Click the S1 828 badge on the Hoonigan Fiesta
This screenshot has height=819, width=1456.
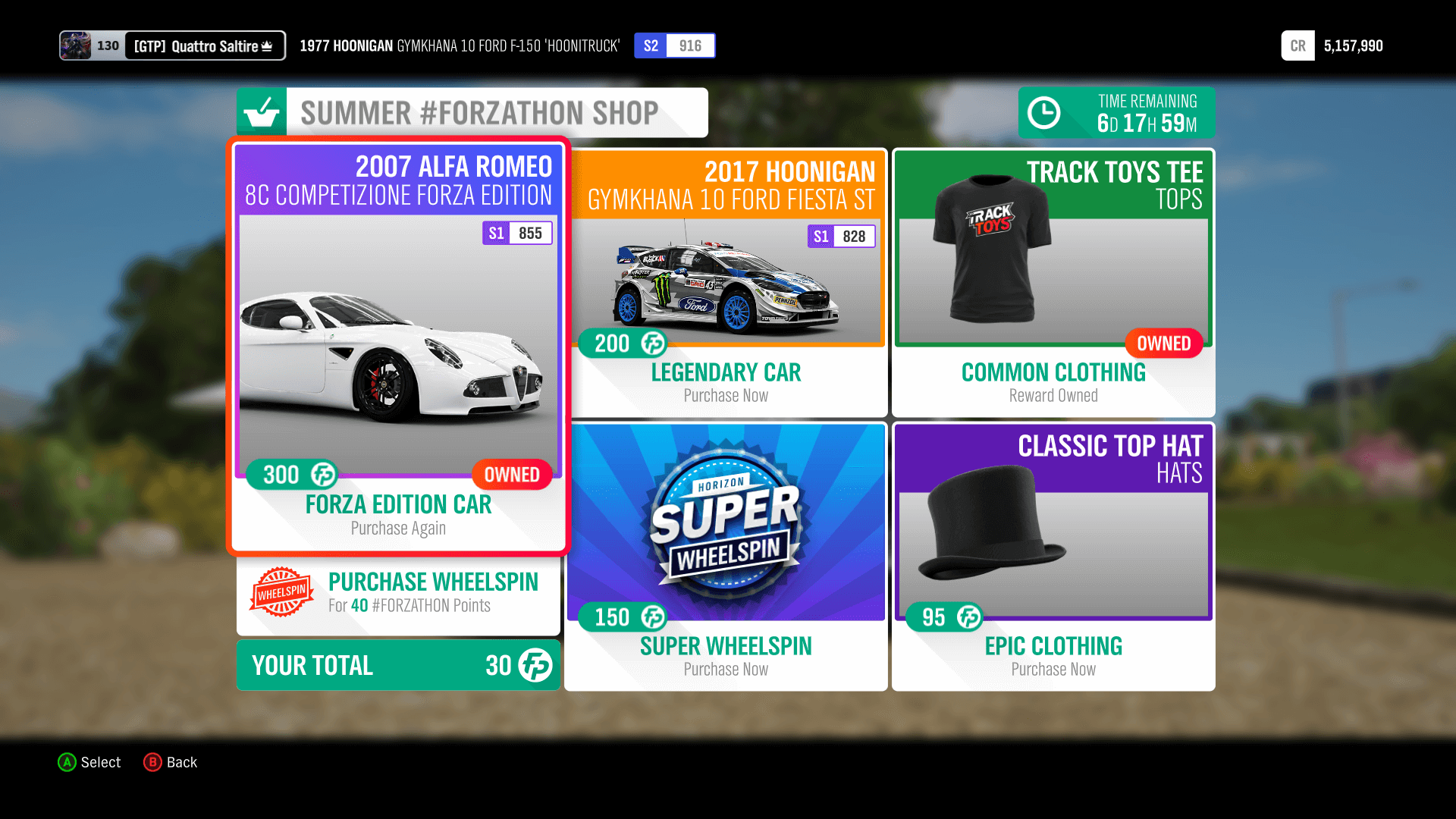pos(842,237)
